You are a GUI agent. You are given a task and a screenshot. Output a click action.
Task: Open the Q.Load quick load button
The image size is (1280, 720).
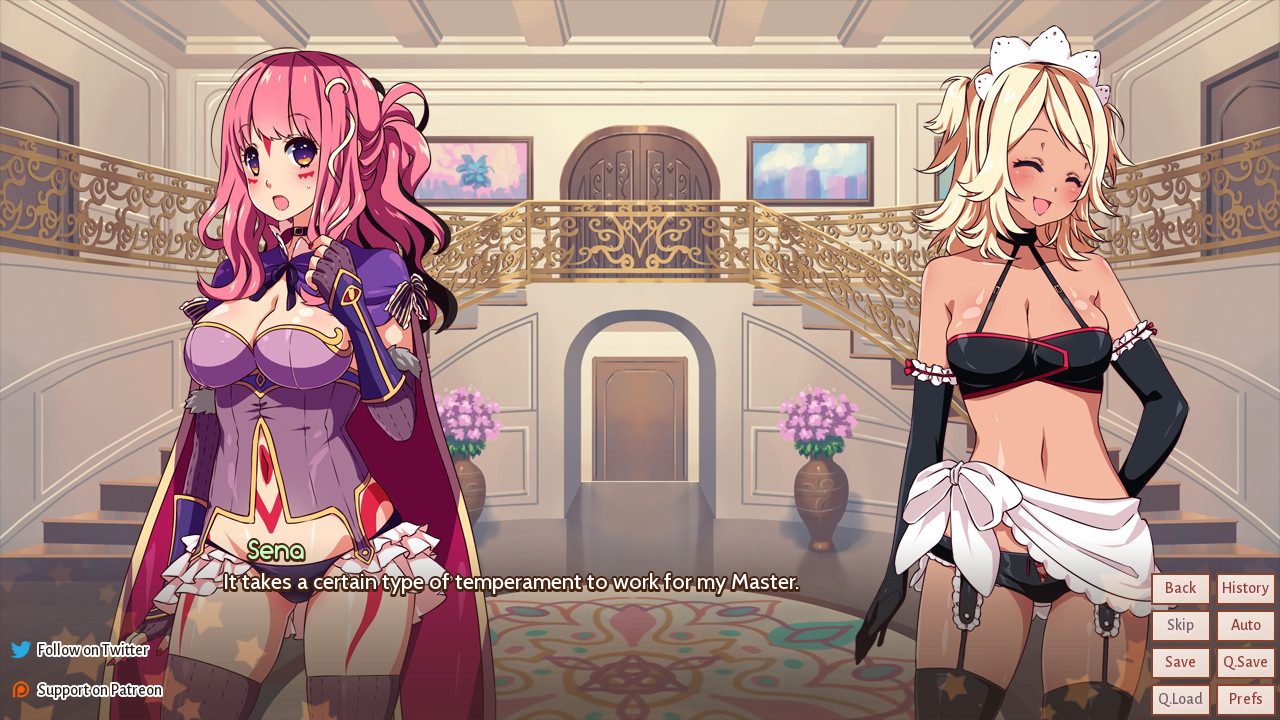coord(1180,698)
